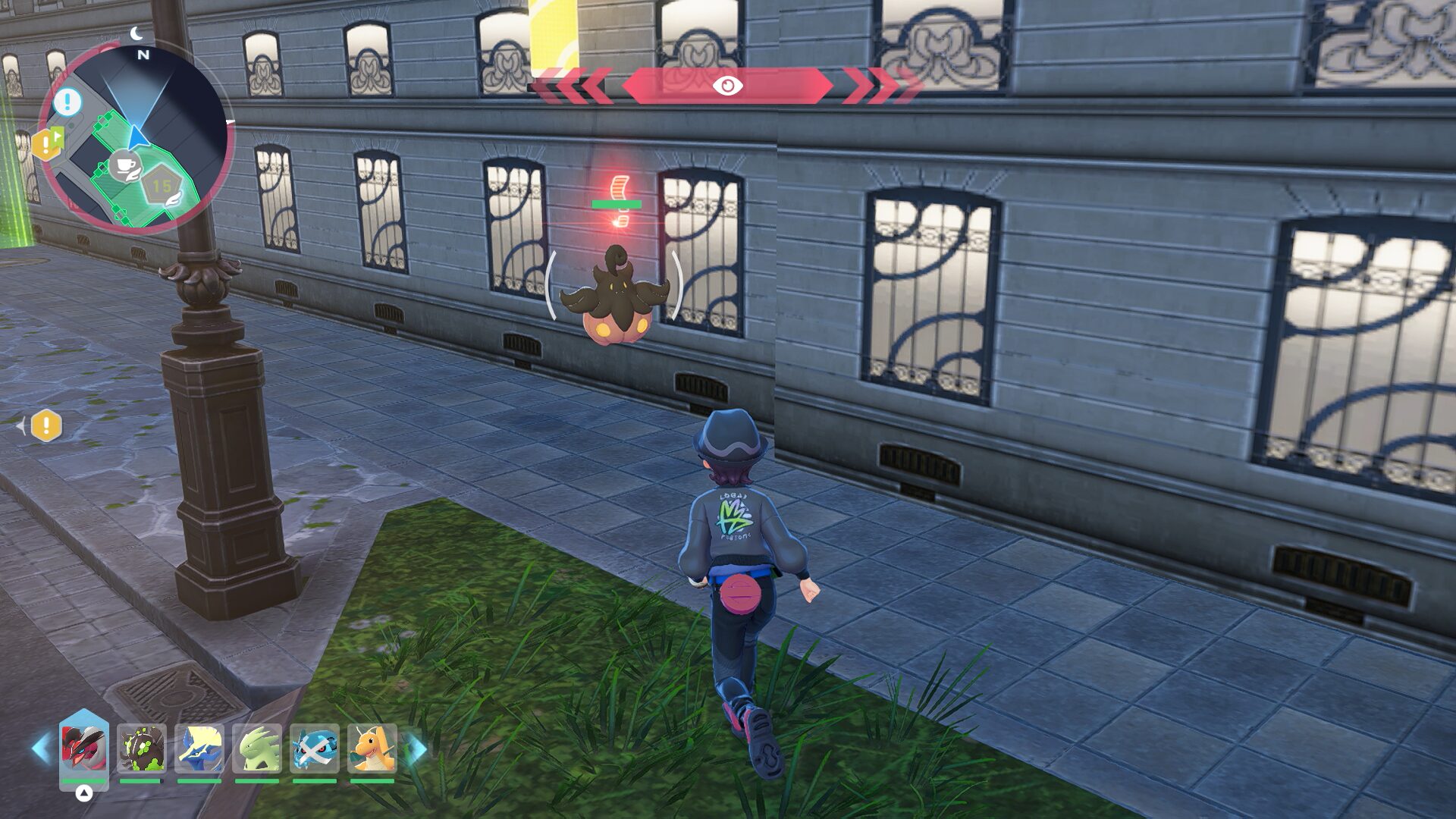1456x819 pixels.
Task: Click the red eye alert banner
Action: point(727,86)
